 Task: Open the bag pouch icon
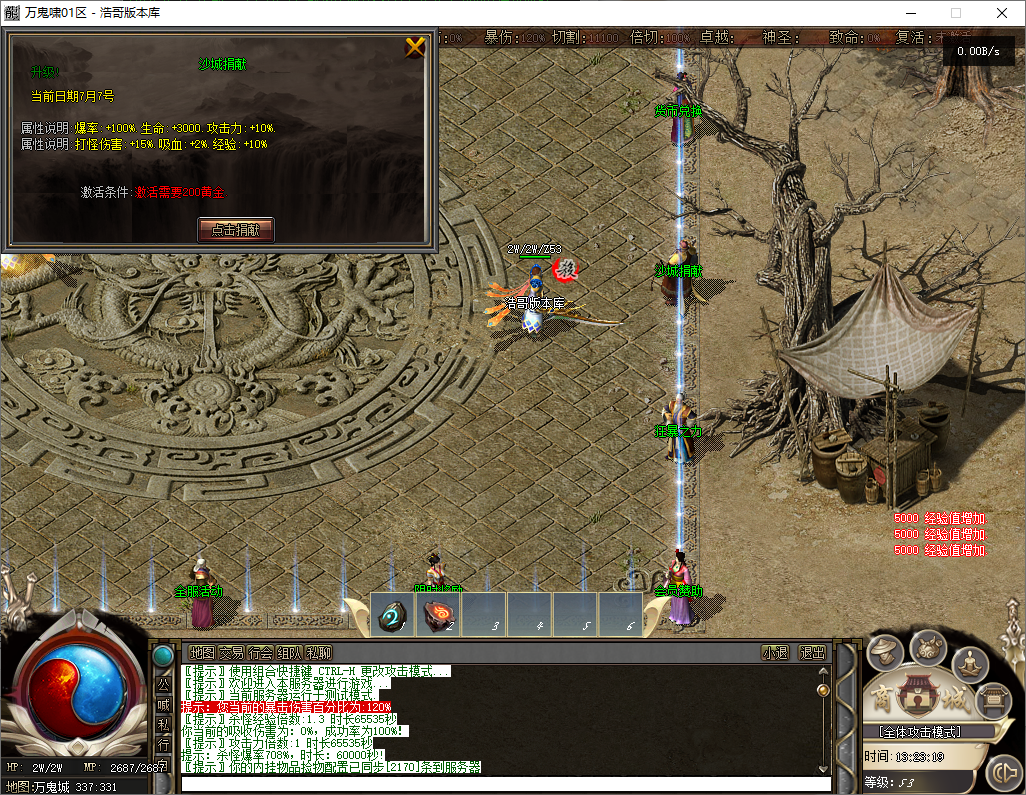(928, 646)
